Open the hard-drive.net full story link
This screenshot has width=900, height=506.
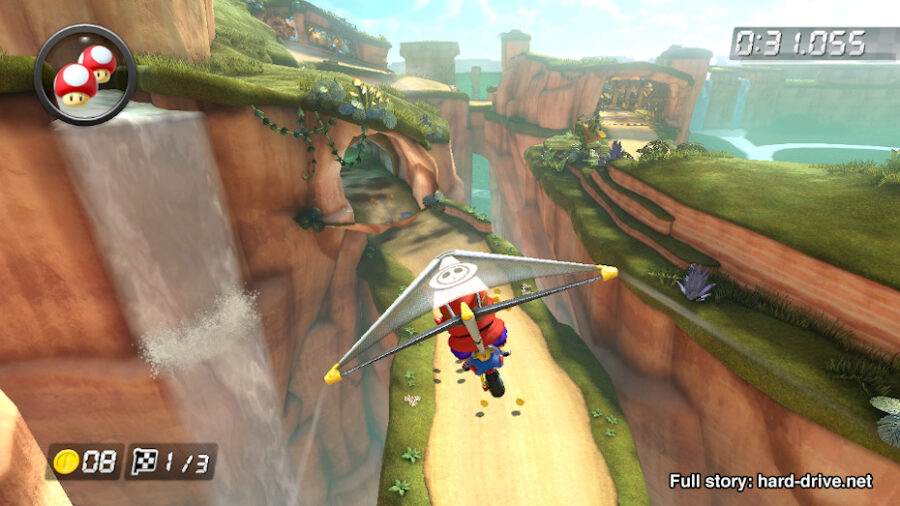[x=770, y=481]
